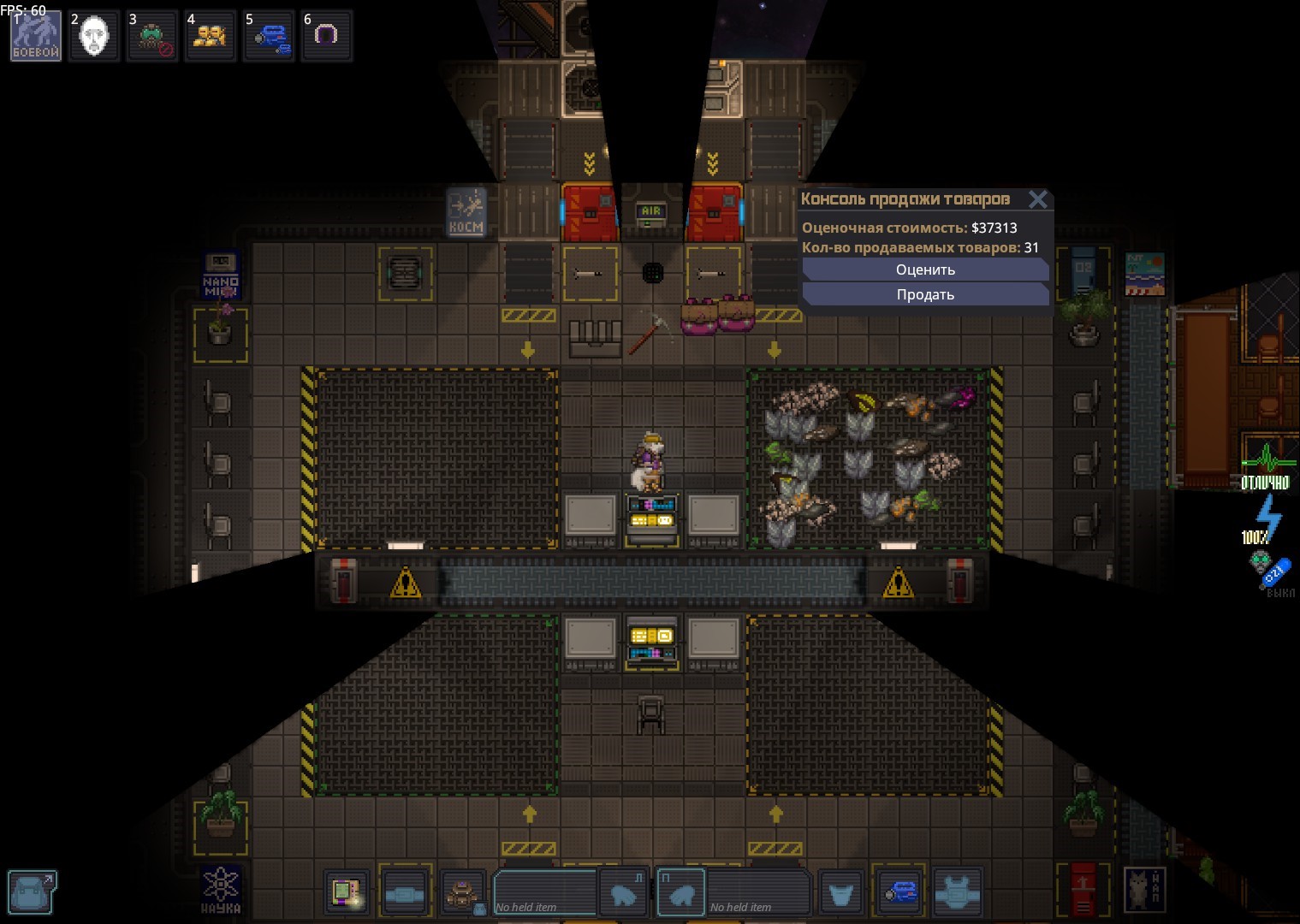Image resolution: width=1300 pixels, height=924 pixels.
Task: Choose the left hand slot marked Л
Action: pos(622,894)
